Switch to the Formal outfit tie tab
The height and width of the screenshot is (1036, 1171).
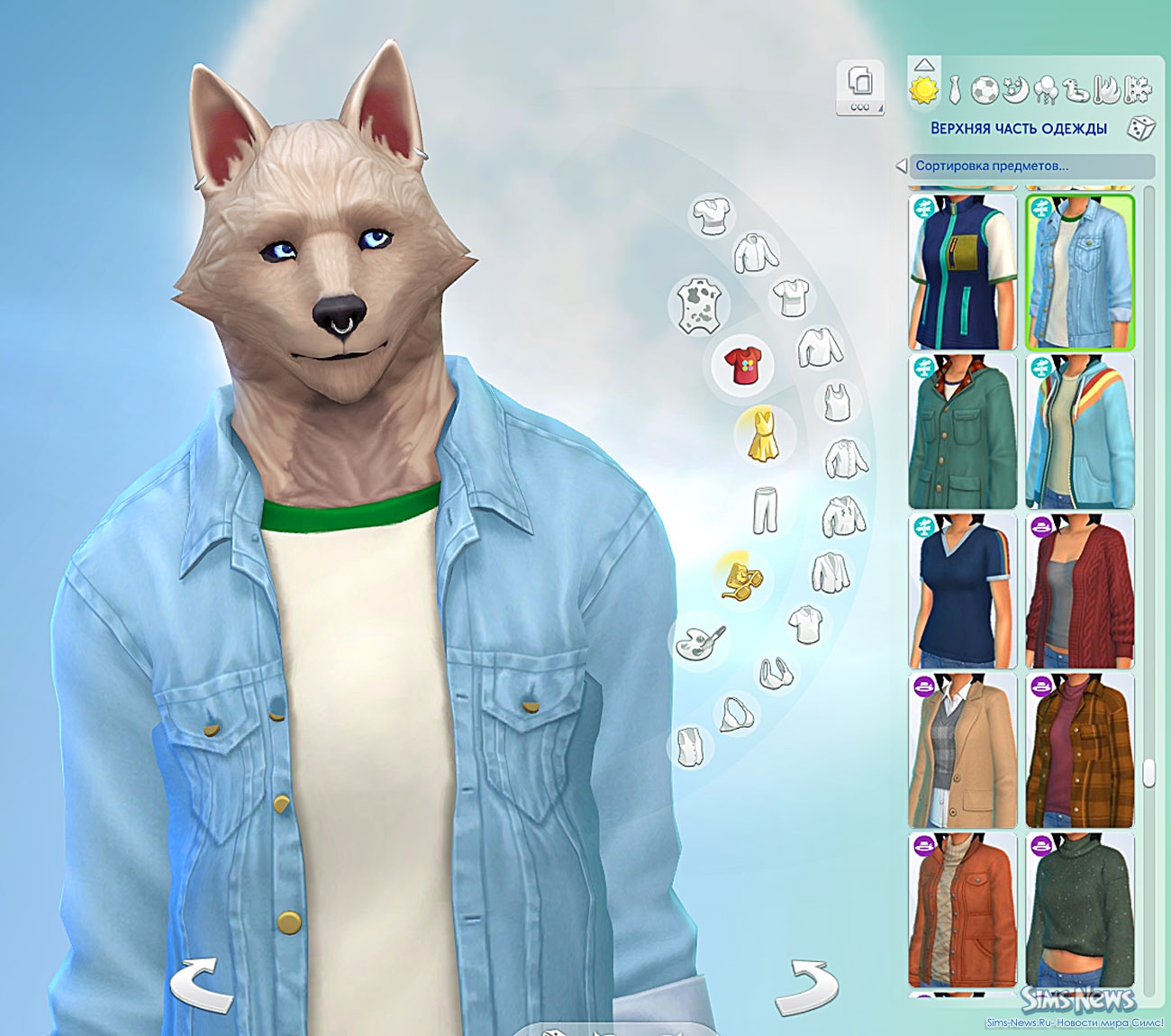[955, 90]
